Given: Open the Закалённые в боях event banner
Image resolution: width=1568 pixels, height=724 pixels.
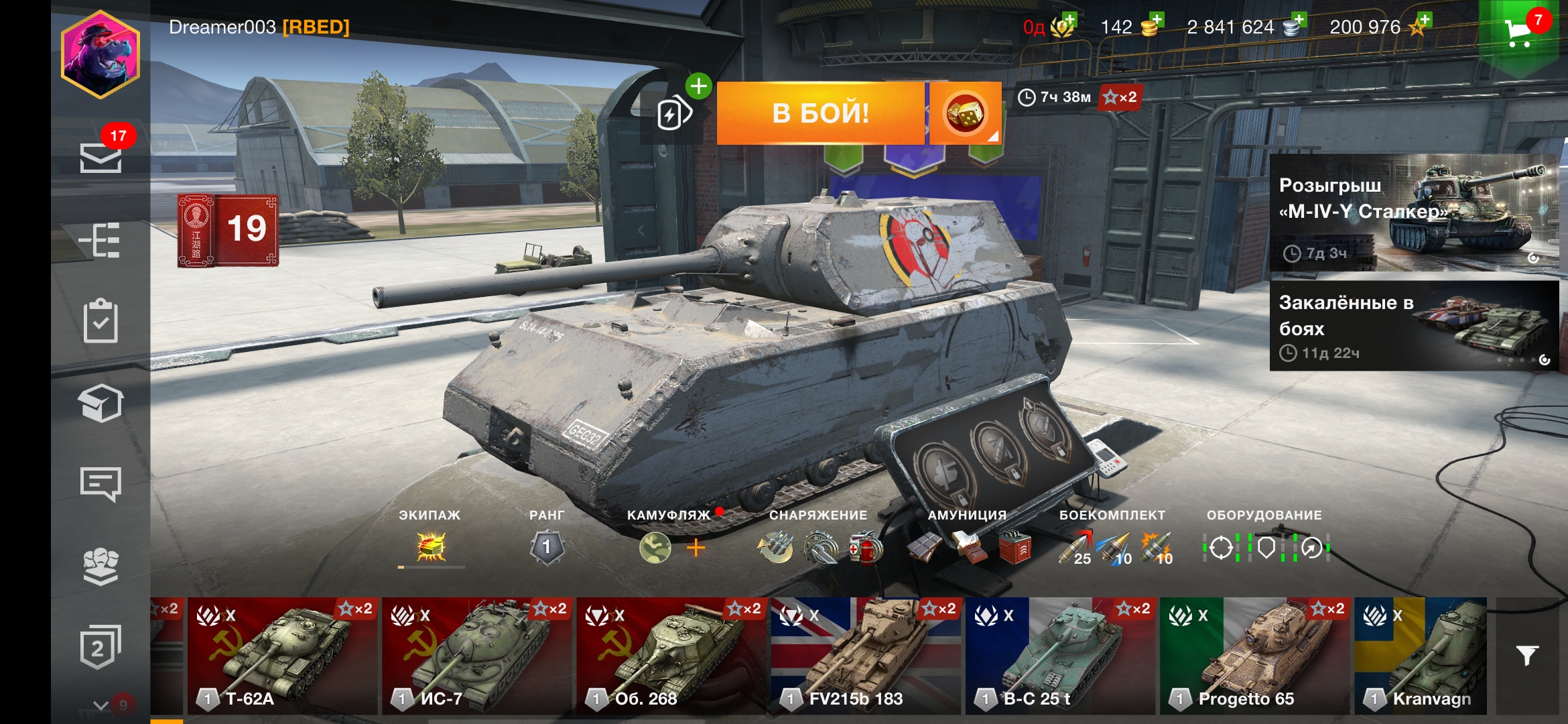Looking at the screenshot, I should (1414, 326).
